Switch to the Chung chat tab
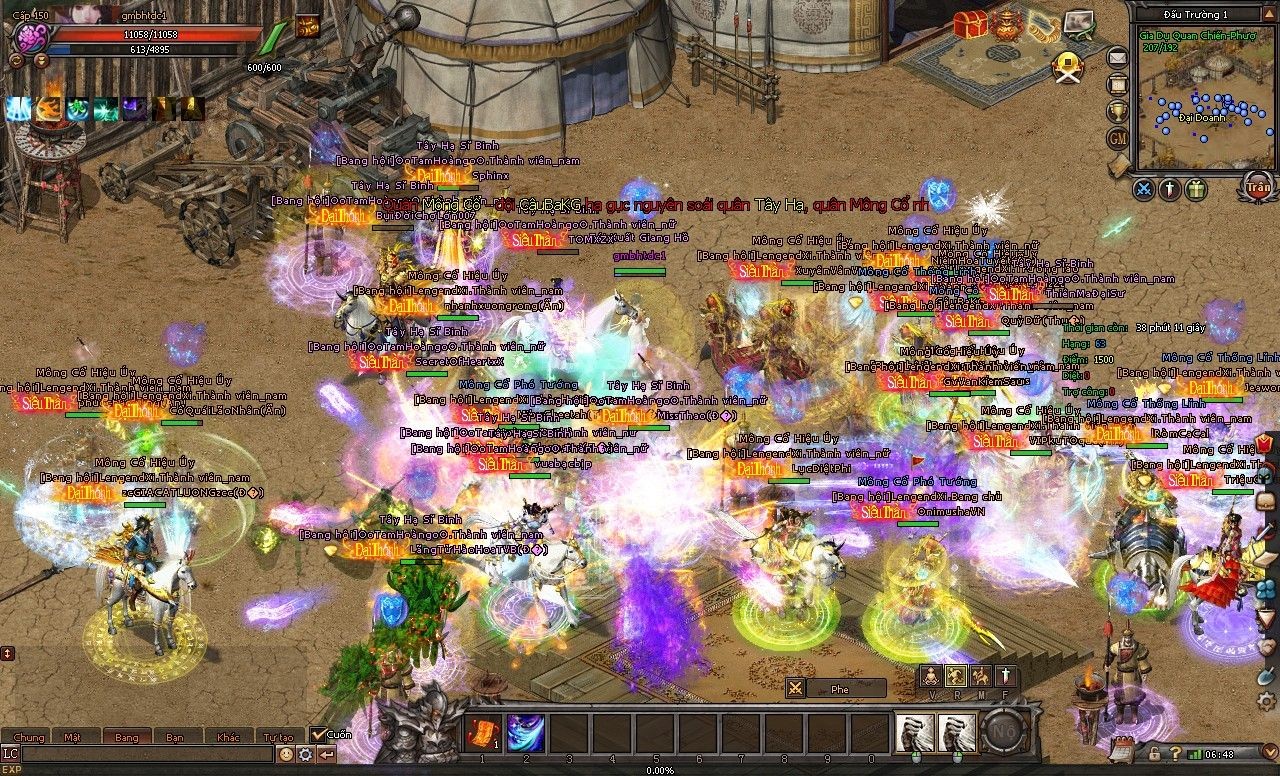Screen dimensions: 1280x776 28,737
